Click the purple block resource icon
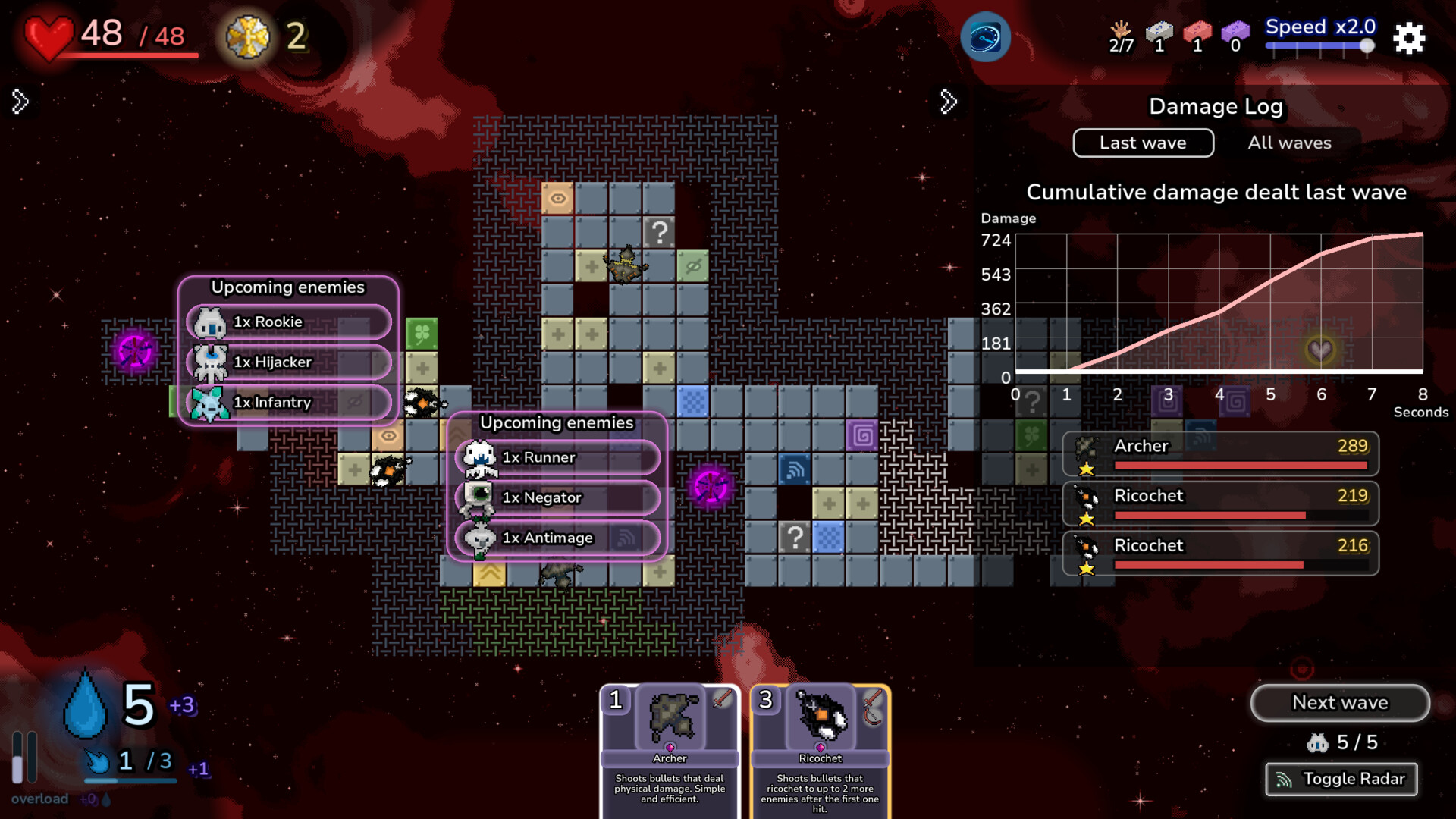1456x819 pixels. 1235,36
